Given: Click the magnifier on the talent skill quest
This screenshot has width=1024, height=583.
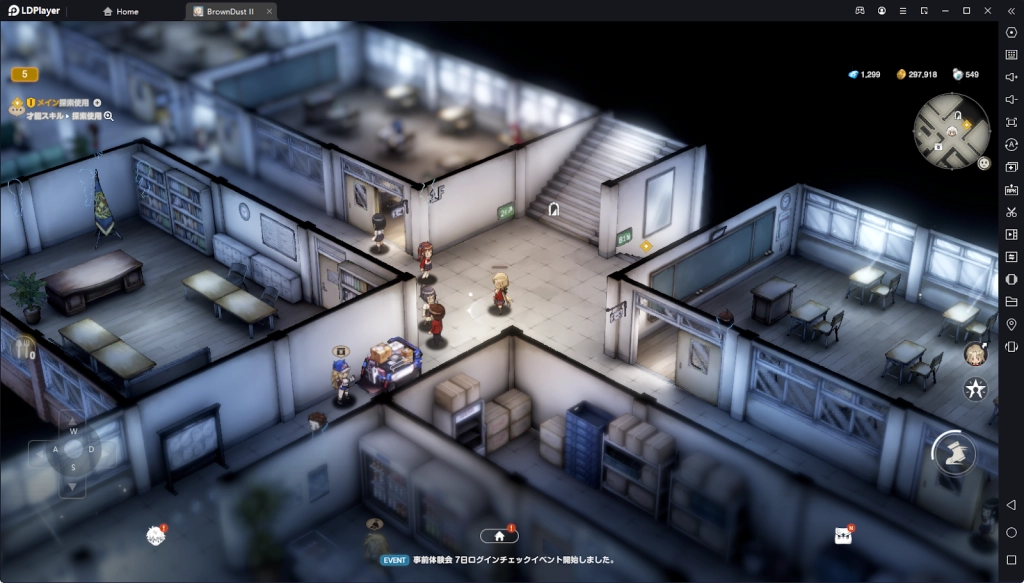Looking at the screenshot, I should pos(109,116).
